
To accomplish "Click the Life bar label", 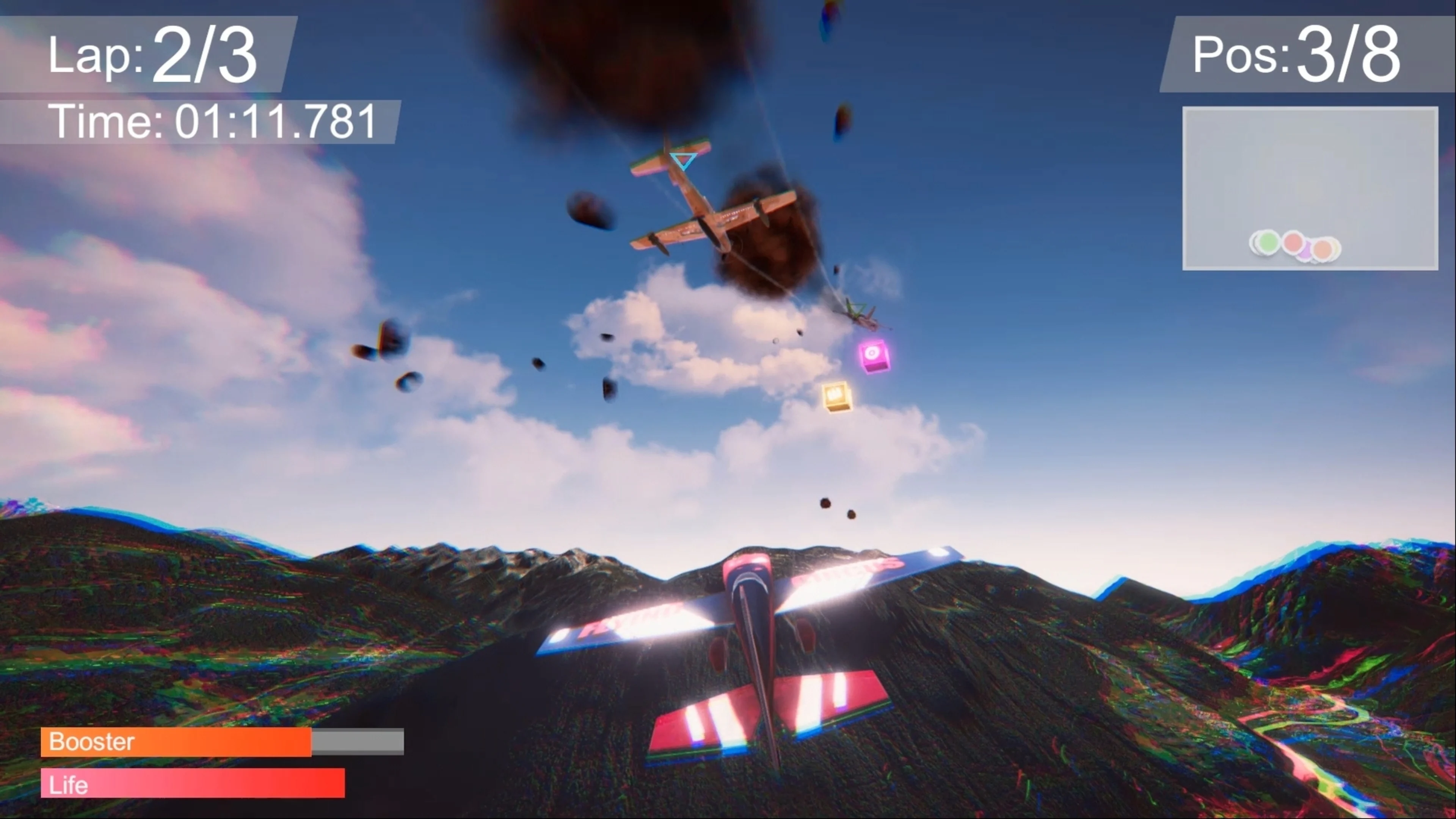I will [68, 784].
